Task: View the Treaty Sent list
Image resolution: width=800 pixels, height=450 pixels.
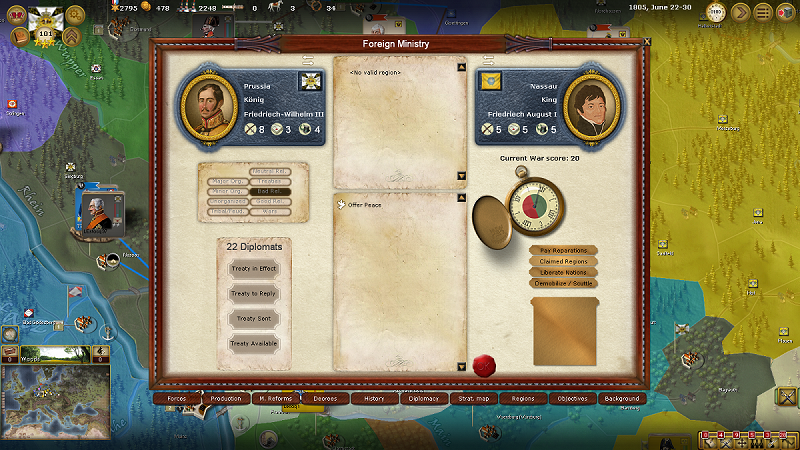Action: click(x=253, y=319)
